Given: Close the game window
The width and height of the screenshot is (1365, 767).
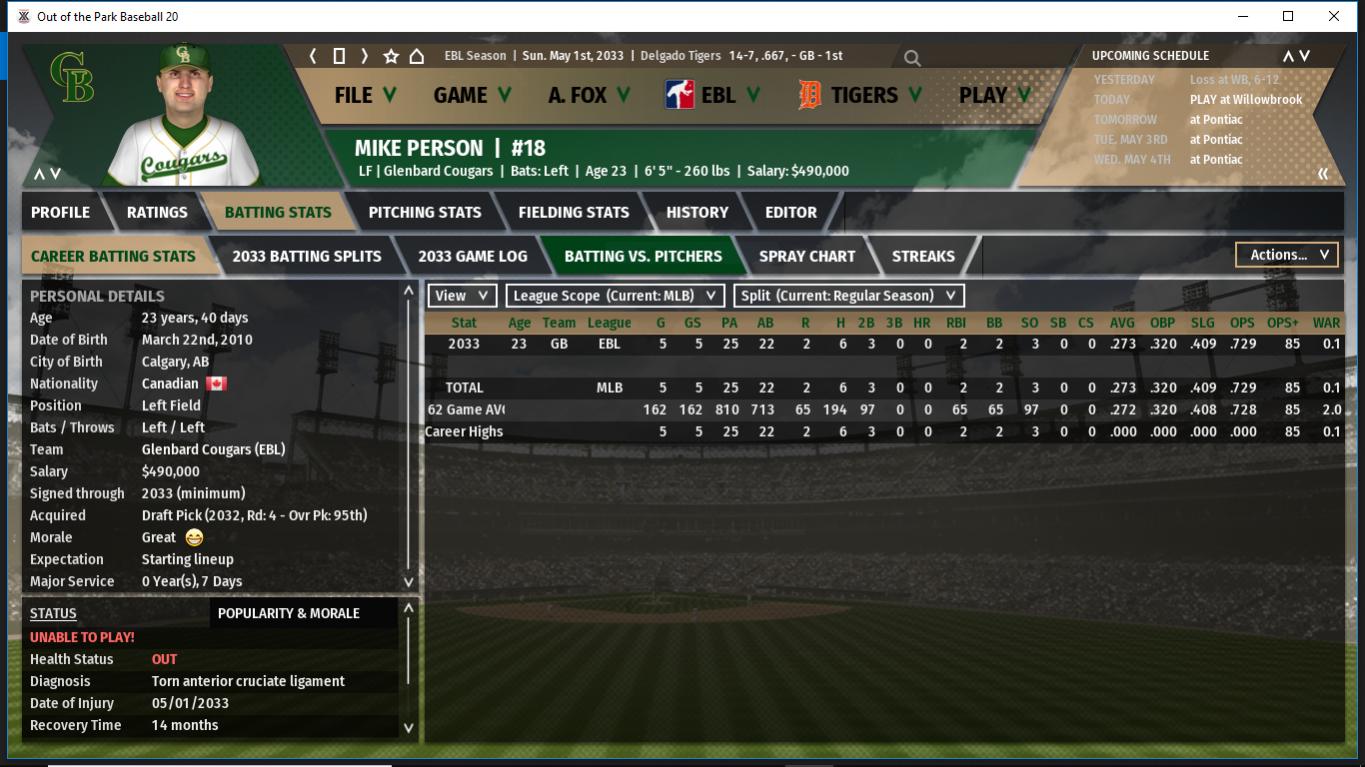Looking at the screenshot, I should (1333, 16).
